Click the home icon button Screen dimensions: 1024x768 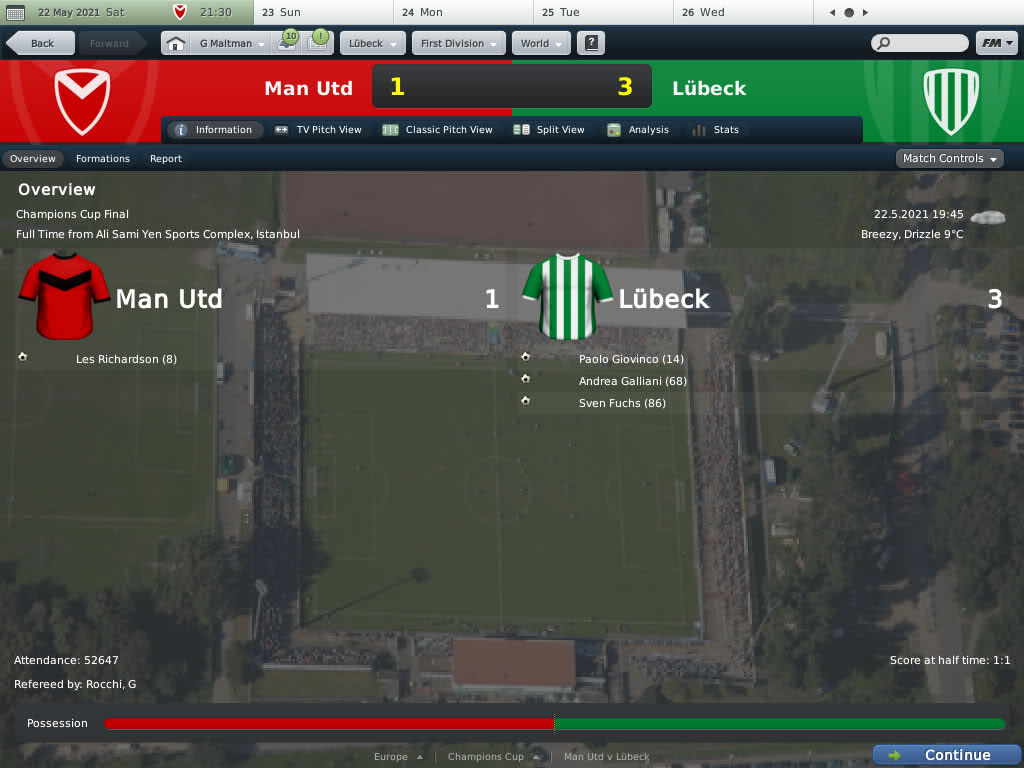point(176,44)
